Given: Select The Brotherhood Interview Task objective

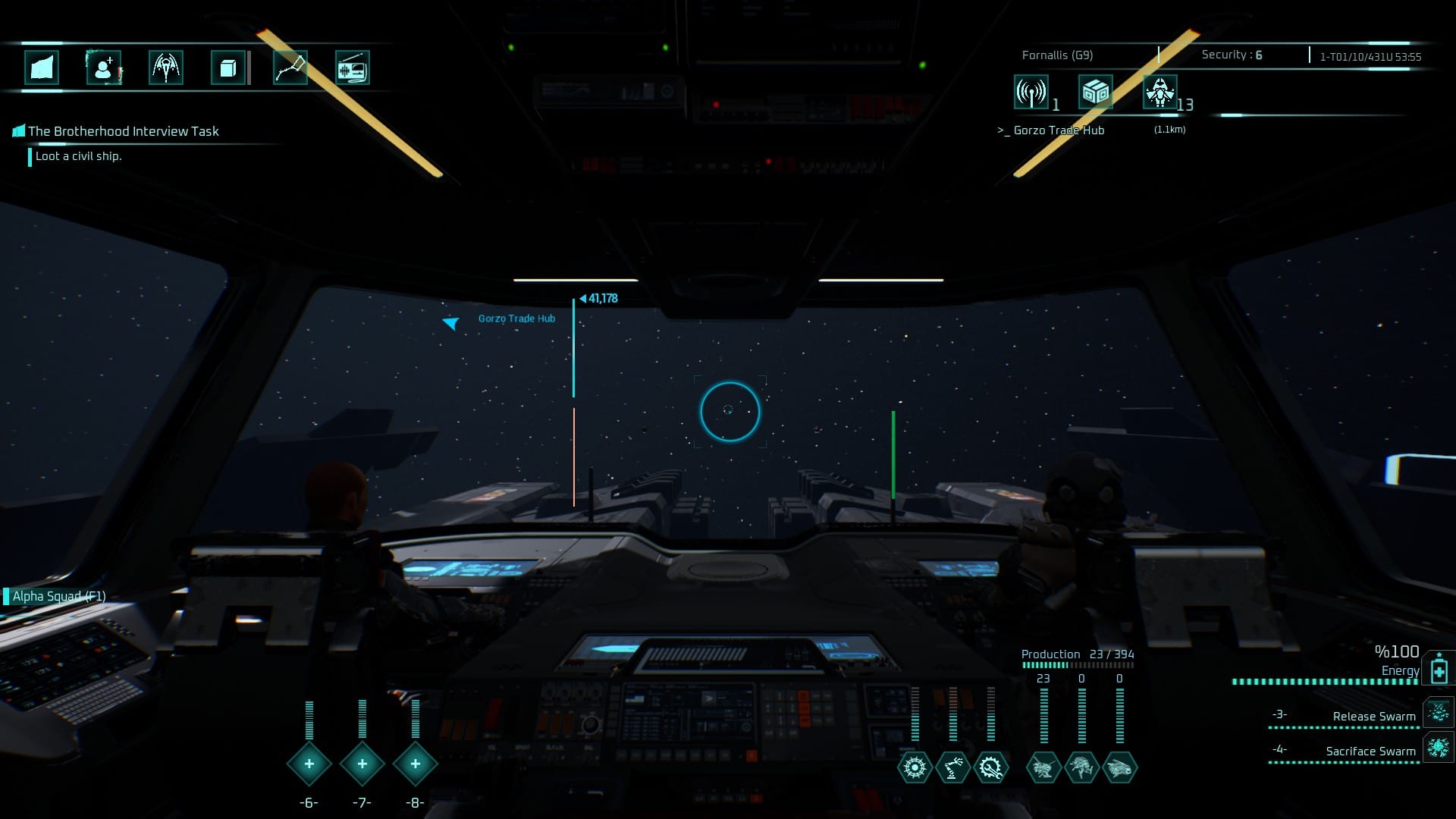Looking at the screenshot, I should 123,131.
